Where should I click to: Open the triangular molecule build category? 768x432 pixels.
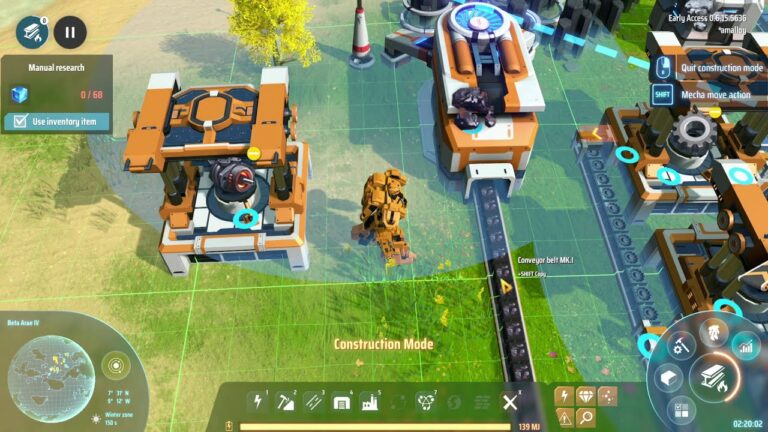click(x=428, y=402)
